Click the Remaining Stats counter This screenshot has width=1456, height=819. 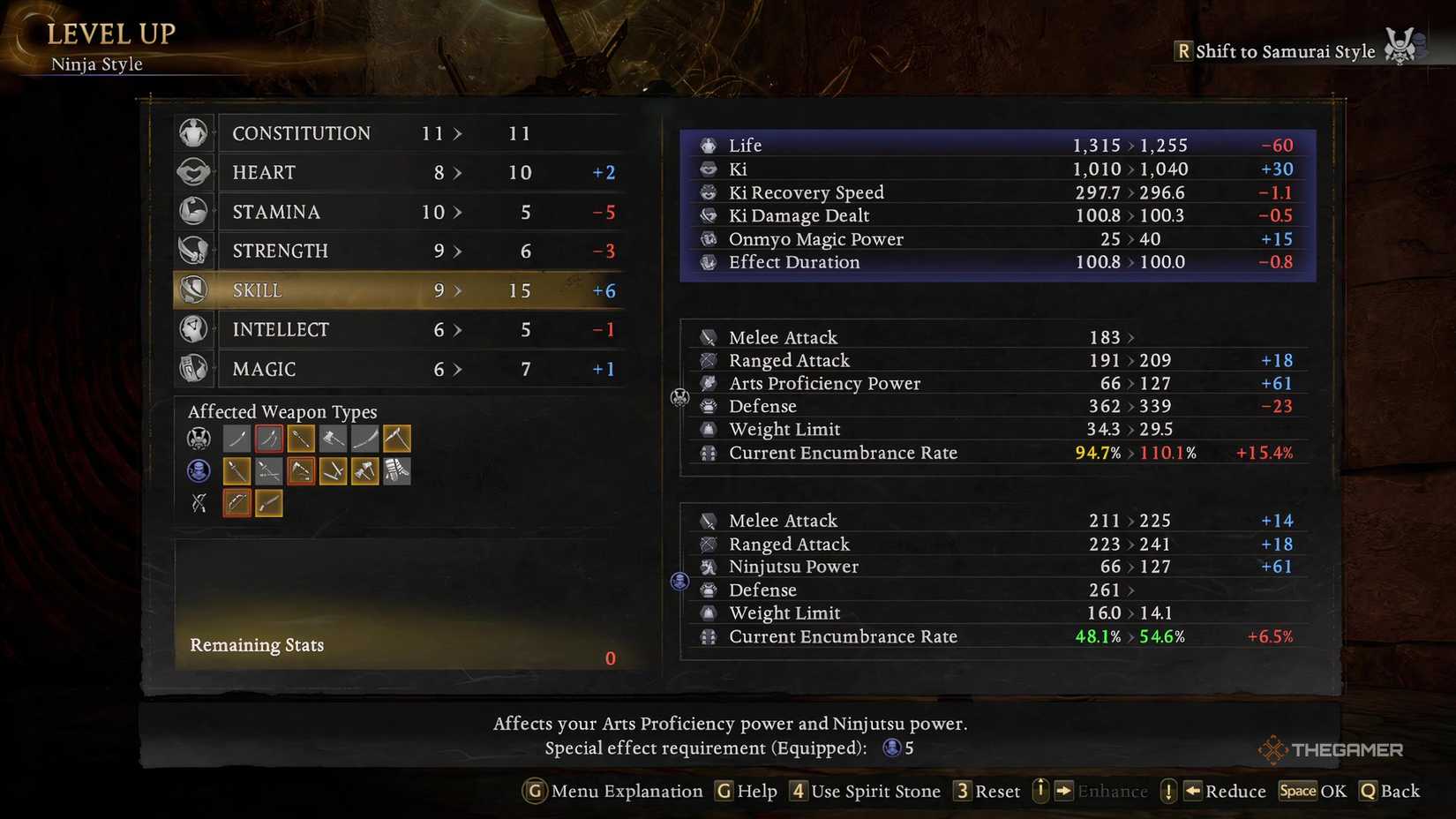click(x=609, y=657)
